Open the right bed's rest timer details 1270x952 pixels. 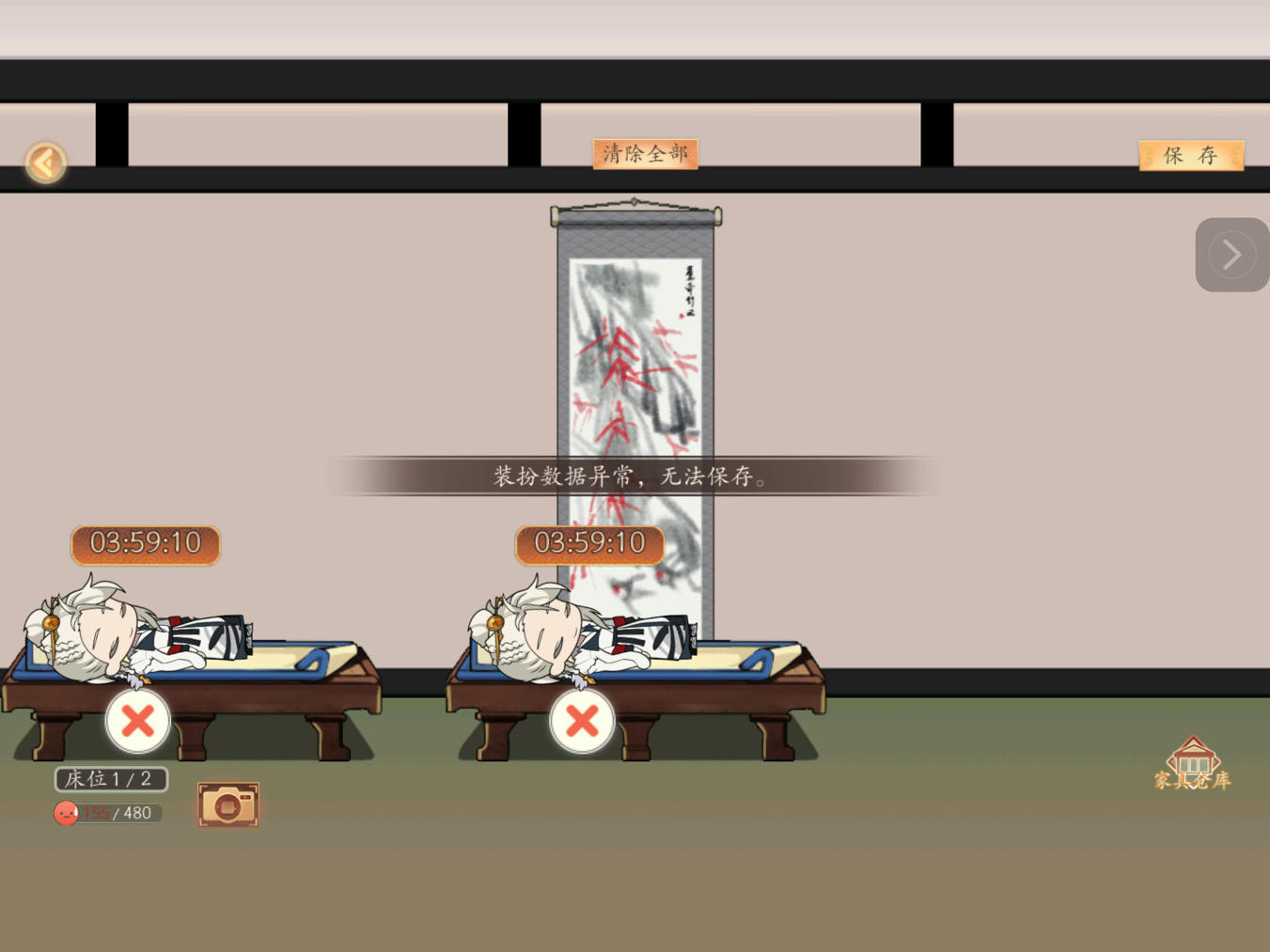(x=588, y=543)
